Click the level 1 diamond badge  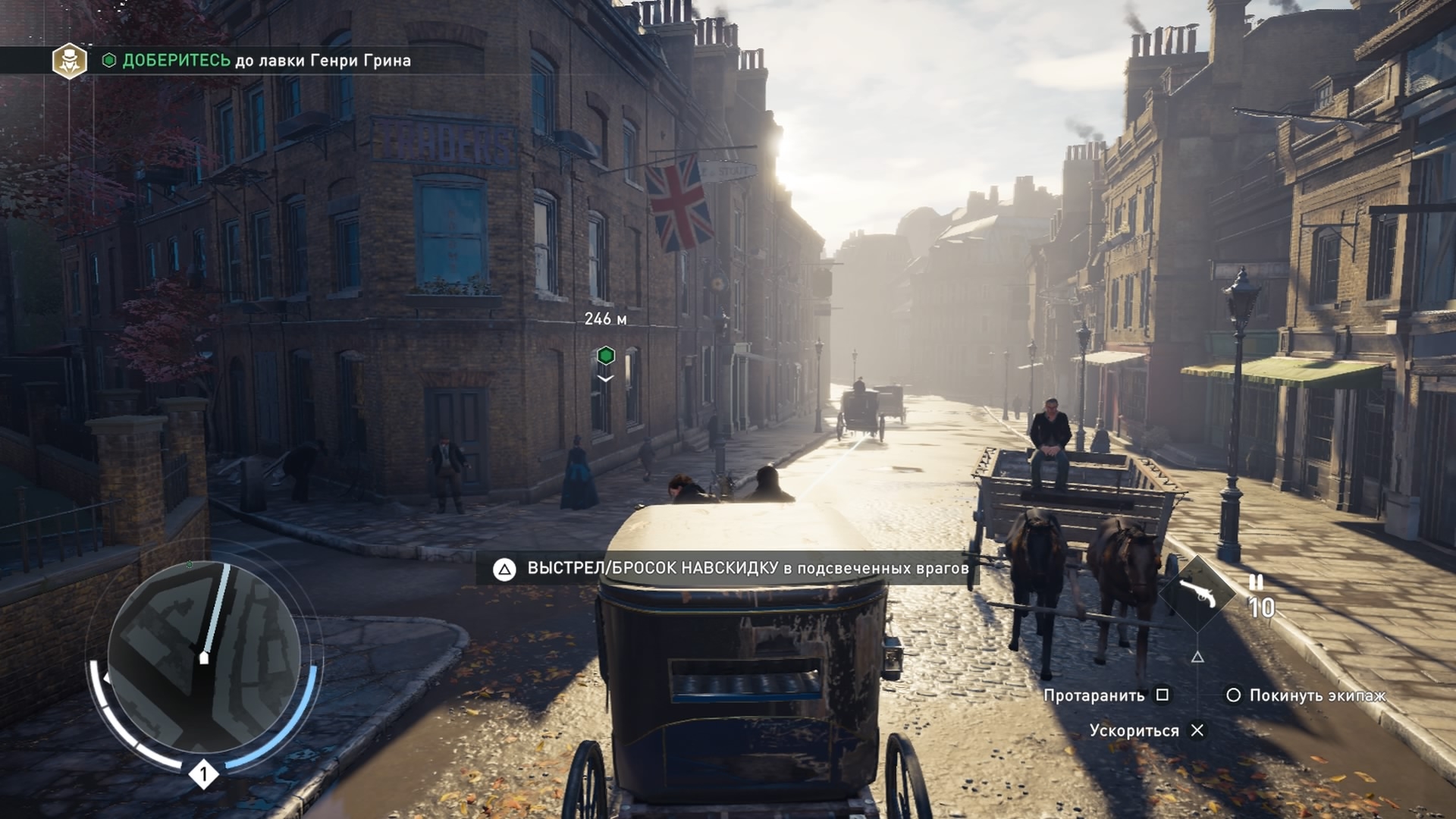coord(203,774)
